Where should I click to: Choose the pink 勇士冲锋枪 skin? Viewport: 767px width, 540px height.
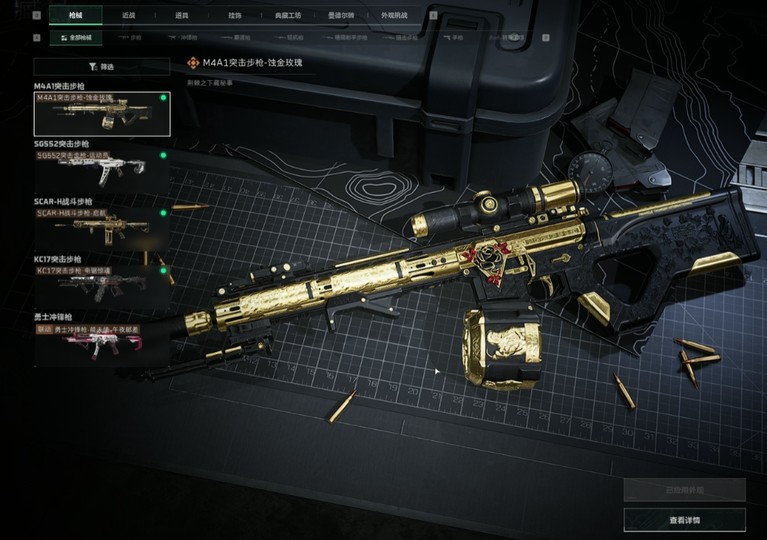102,342
